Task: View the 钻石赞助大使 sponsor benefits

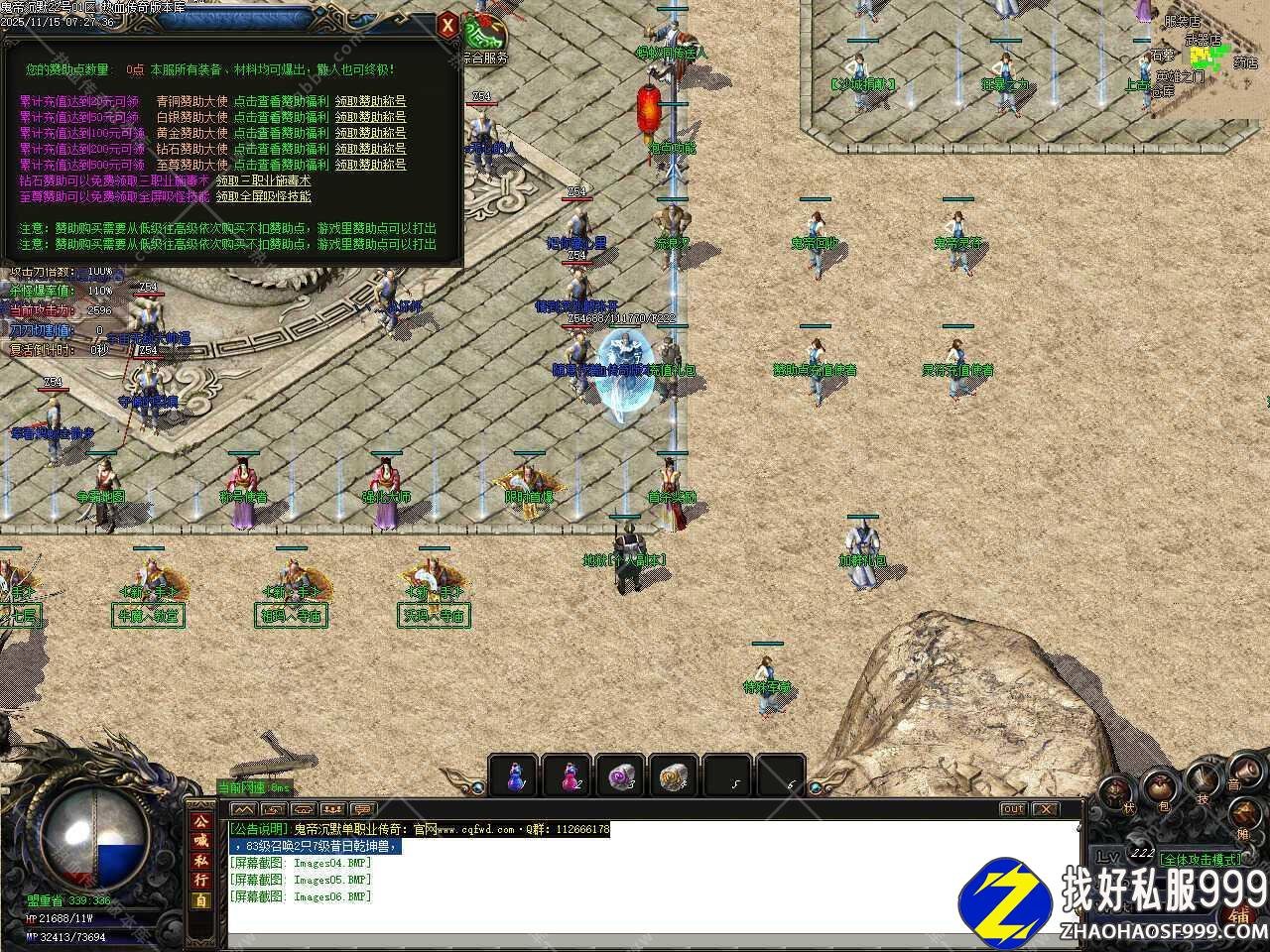Action: pos(281,149)
